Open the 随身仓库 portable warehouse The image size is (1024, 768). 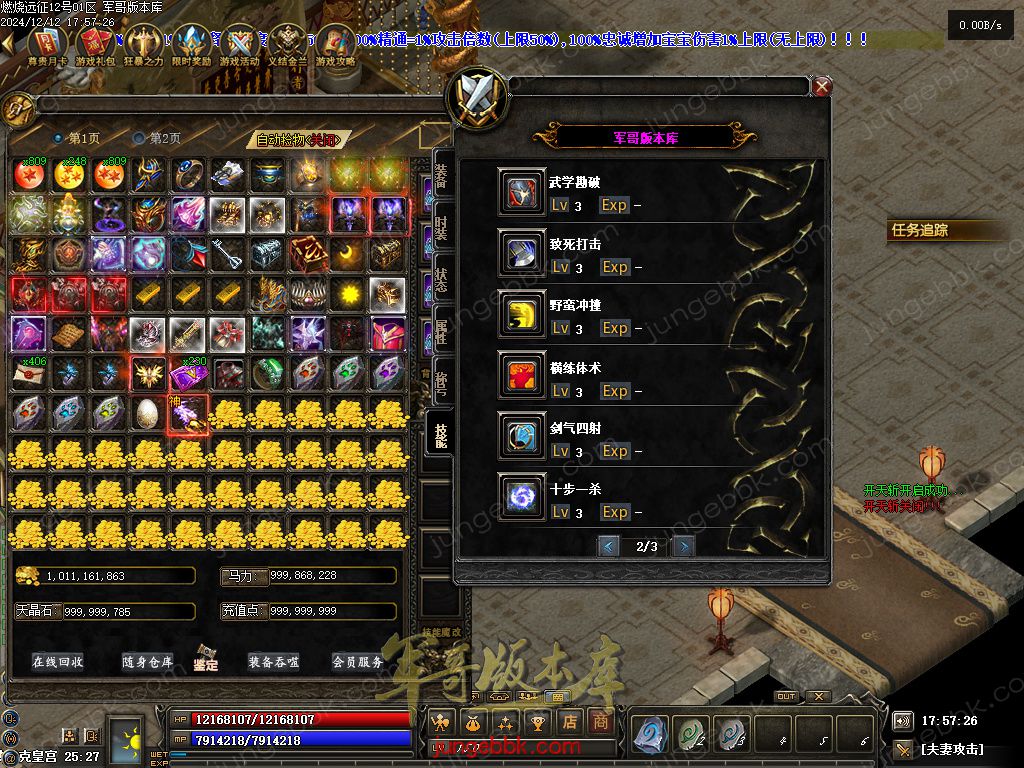click(147, 662)
